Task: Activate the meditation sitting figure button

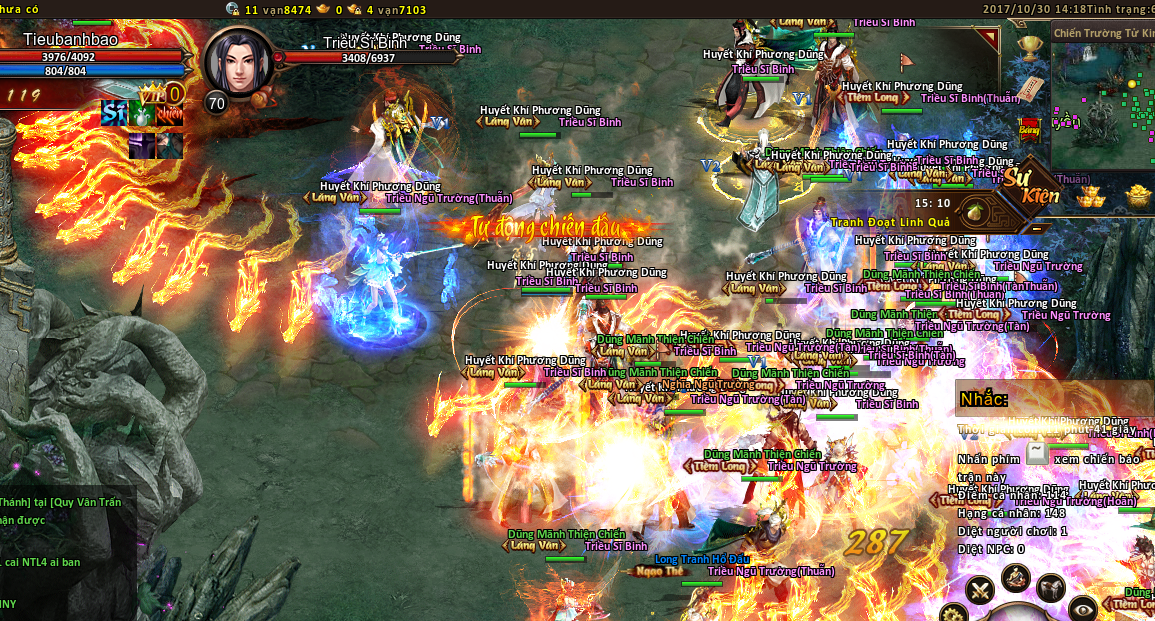Action: click(x=1016, y=576)
